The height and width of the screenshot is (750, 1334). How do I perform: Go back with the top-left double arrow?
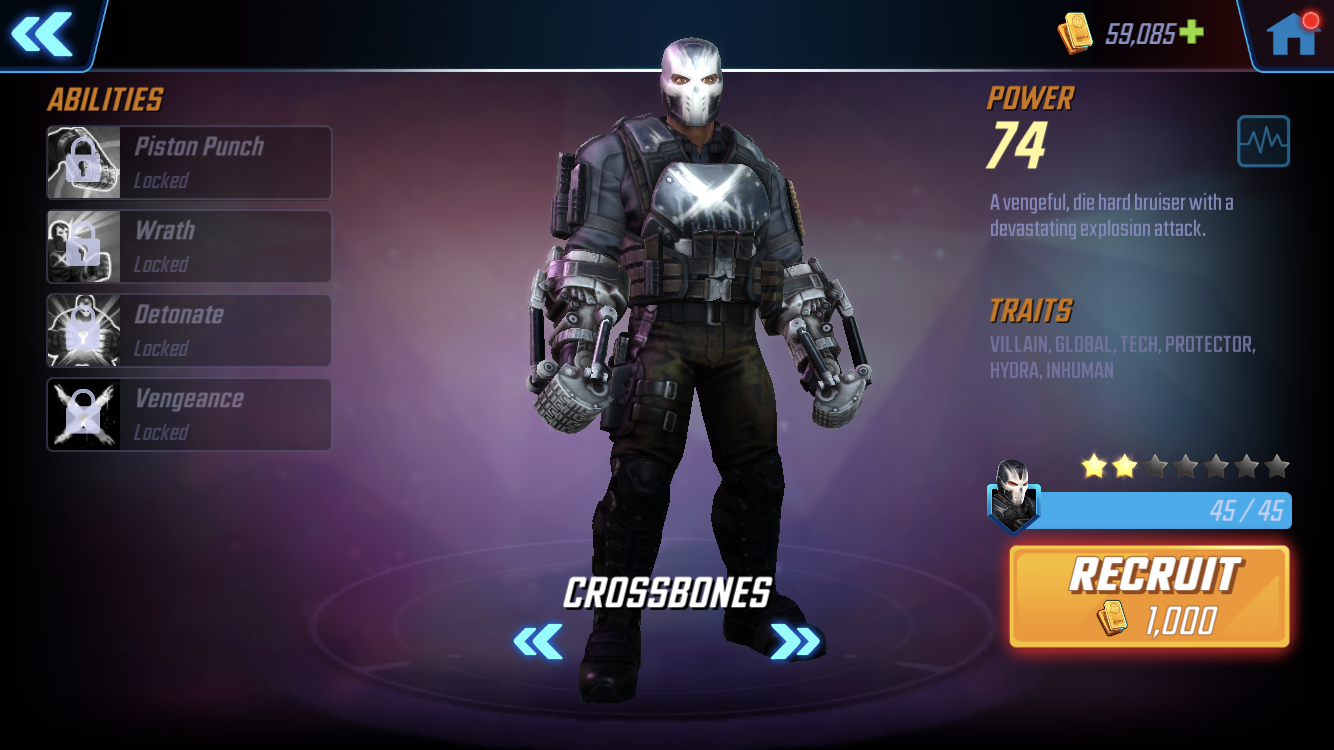(42, 34)
